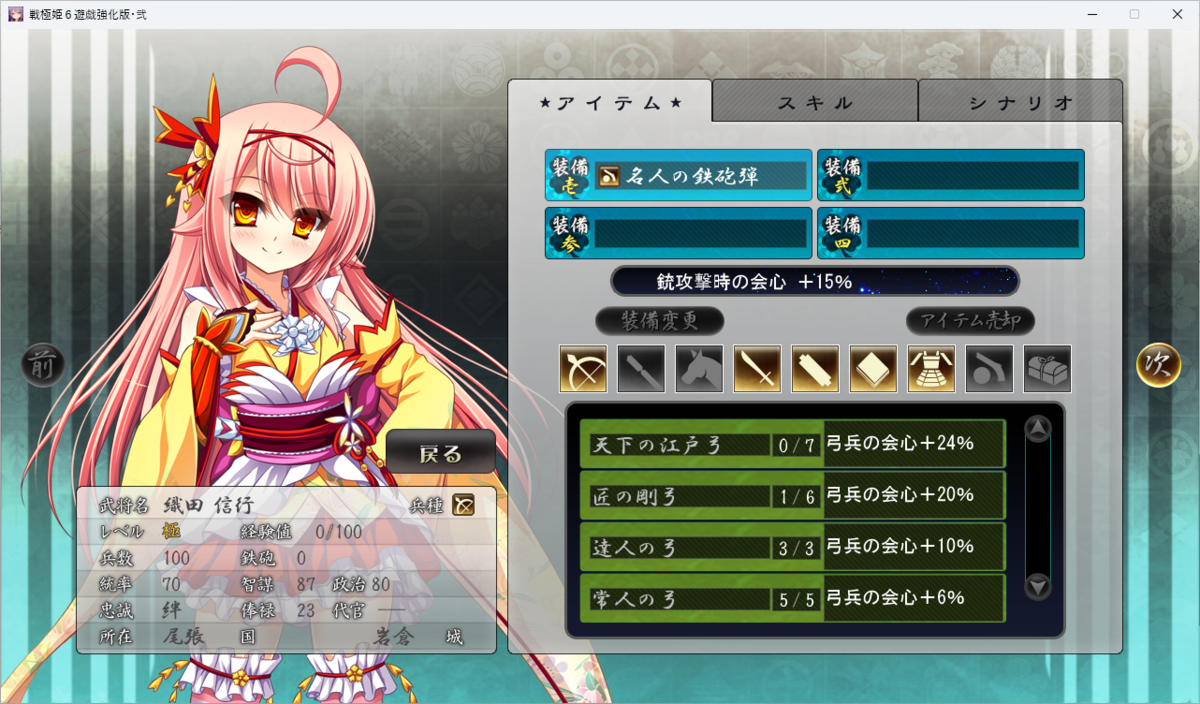Select the sword item category icon
The image size is (1200, 704).
pyautogui.click(x=758, y=369)
